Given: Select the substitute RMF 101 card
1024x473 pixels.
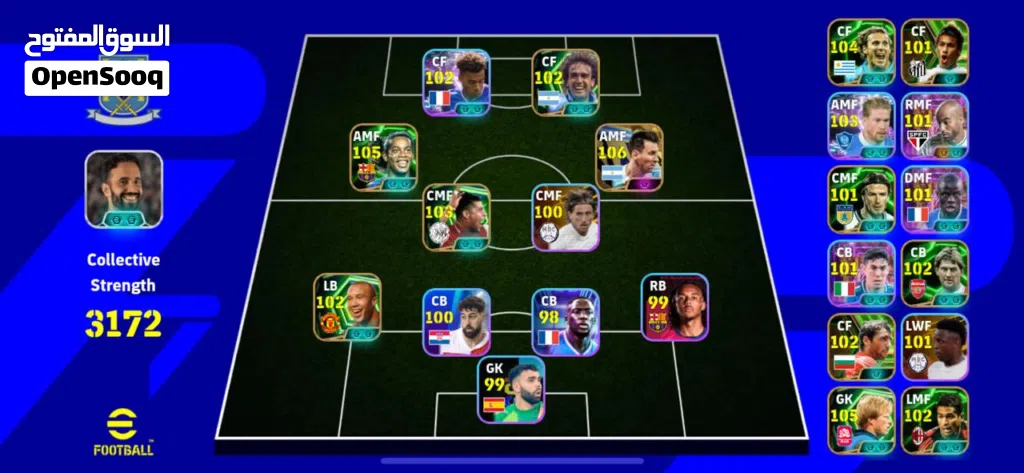Looking at the screenshot, I should pos(935,125).
